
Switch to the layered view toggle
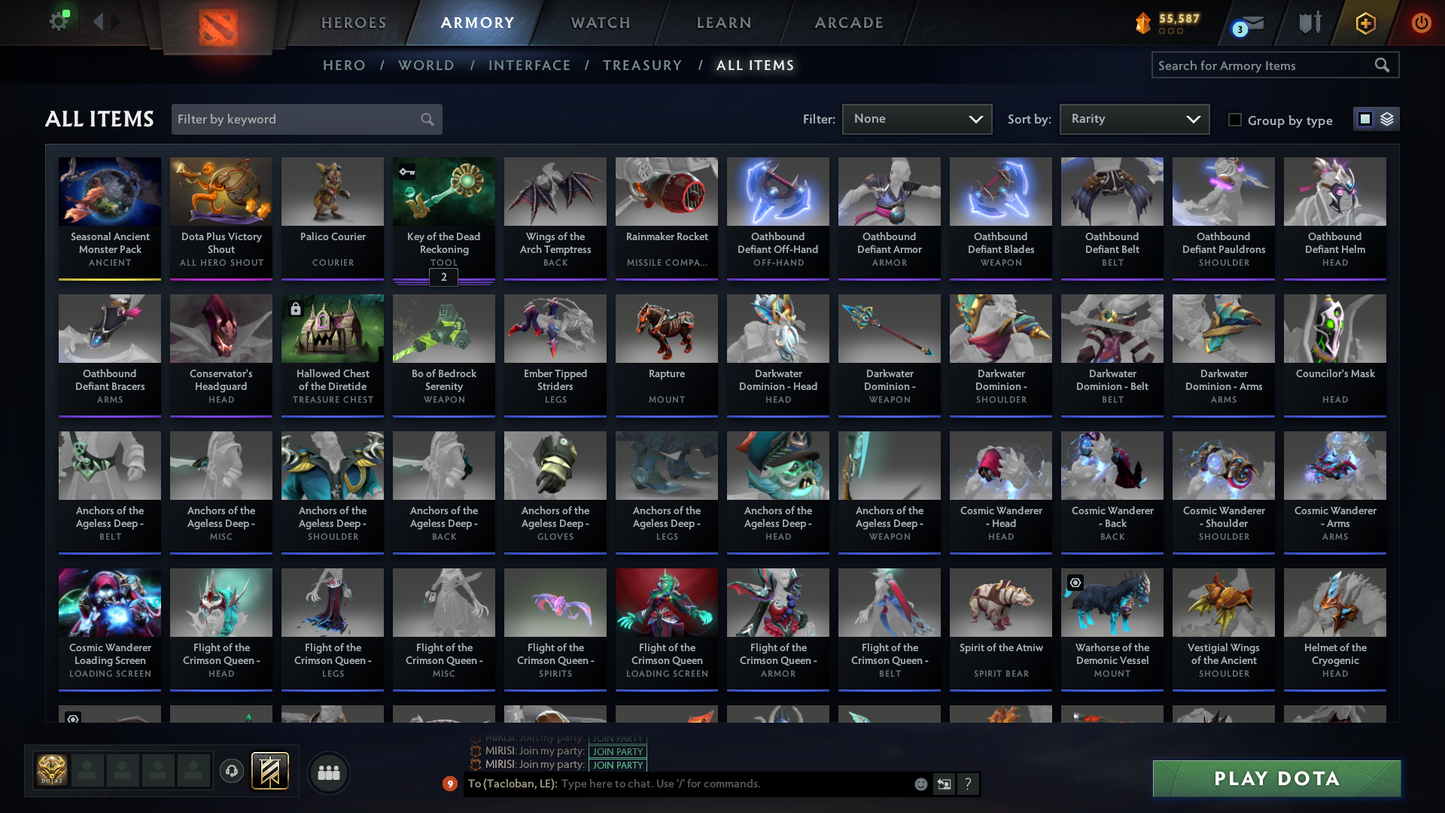[x=1388, y=118]
